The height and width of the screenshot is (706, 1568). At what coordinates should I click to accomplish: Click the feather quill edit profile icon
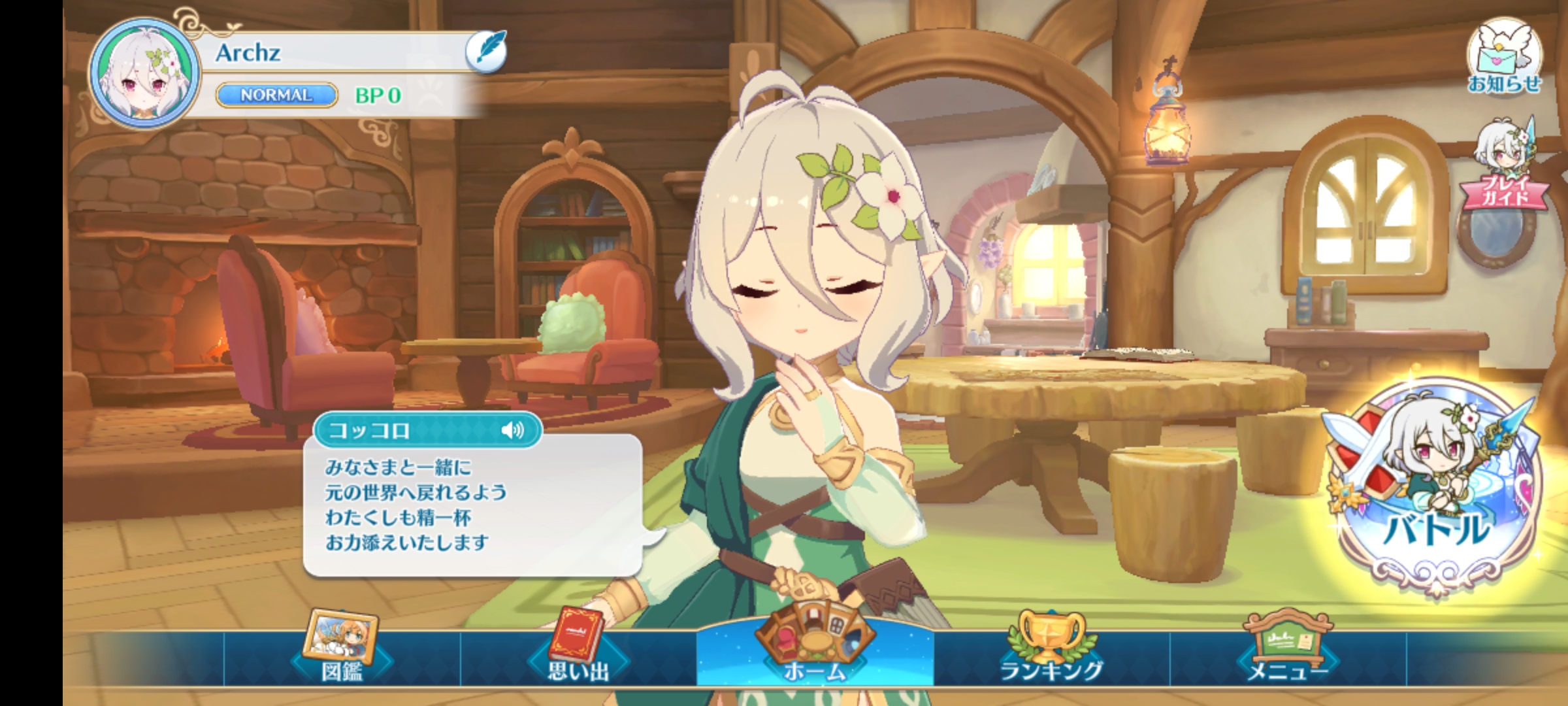486,51
